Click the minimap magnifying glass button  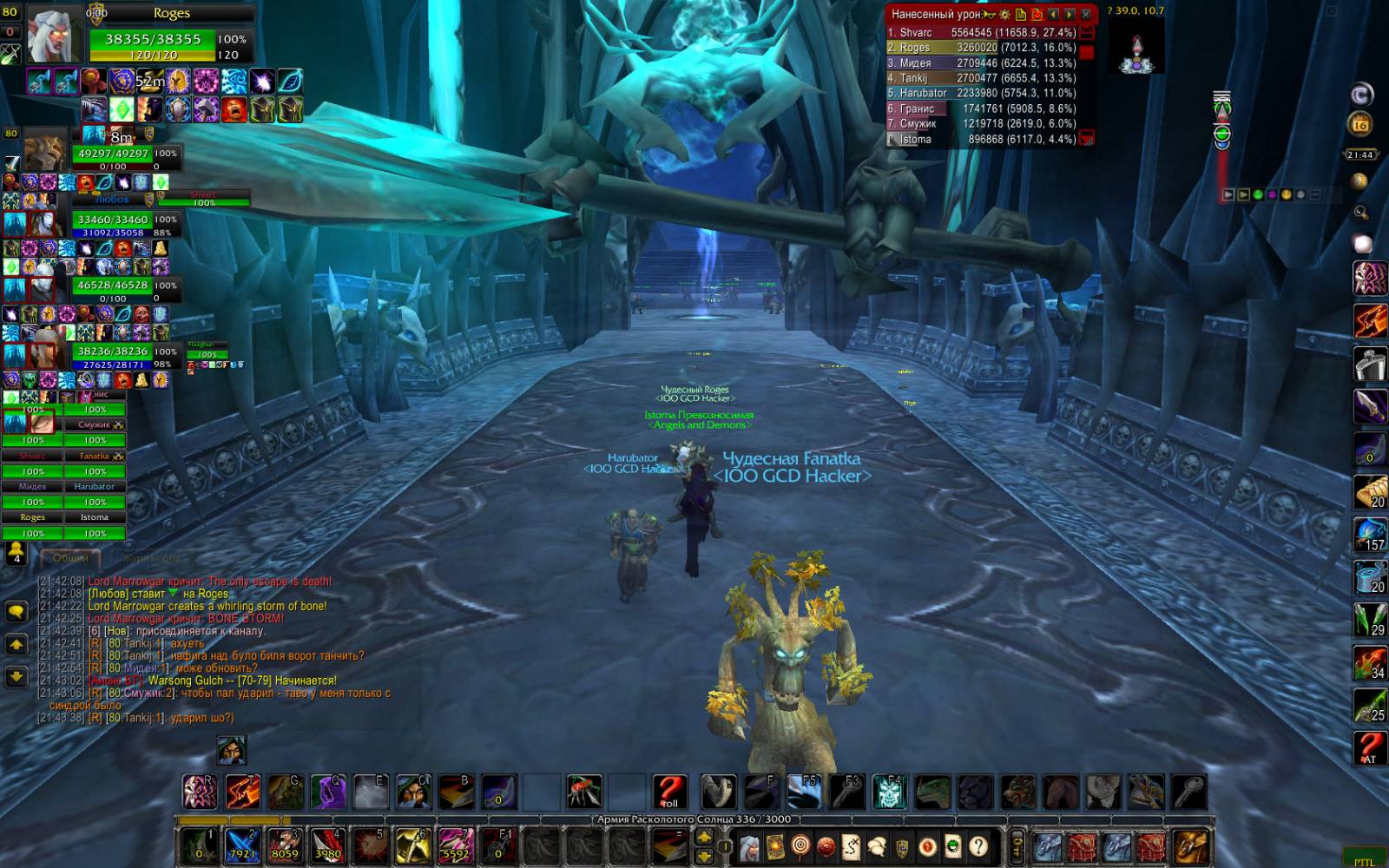coord(1360,212)
